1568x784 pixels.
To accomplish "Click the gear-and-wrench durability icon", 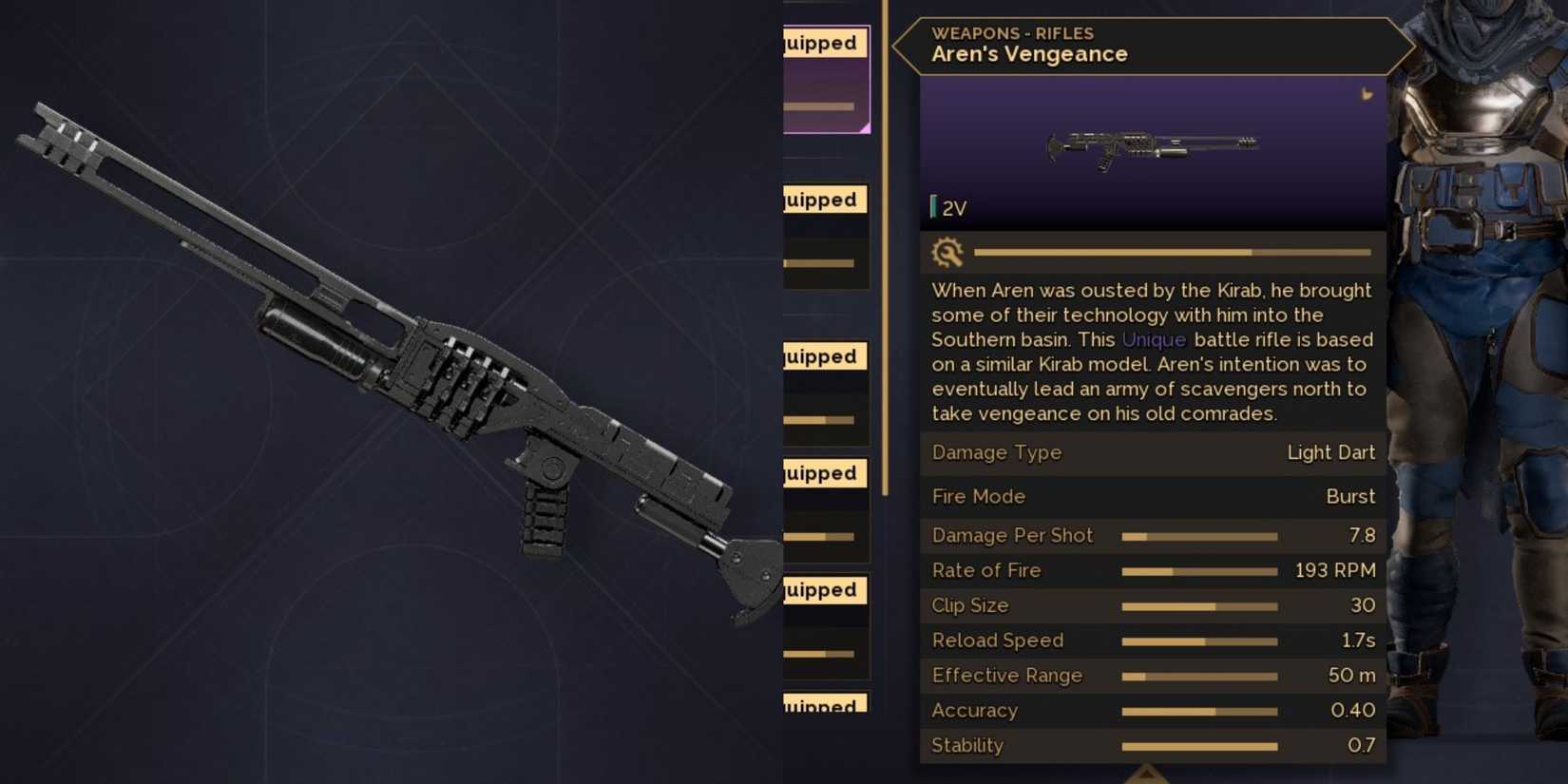I will 947,253.
